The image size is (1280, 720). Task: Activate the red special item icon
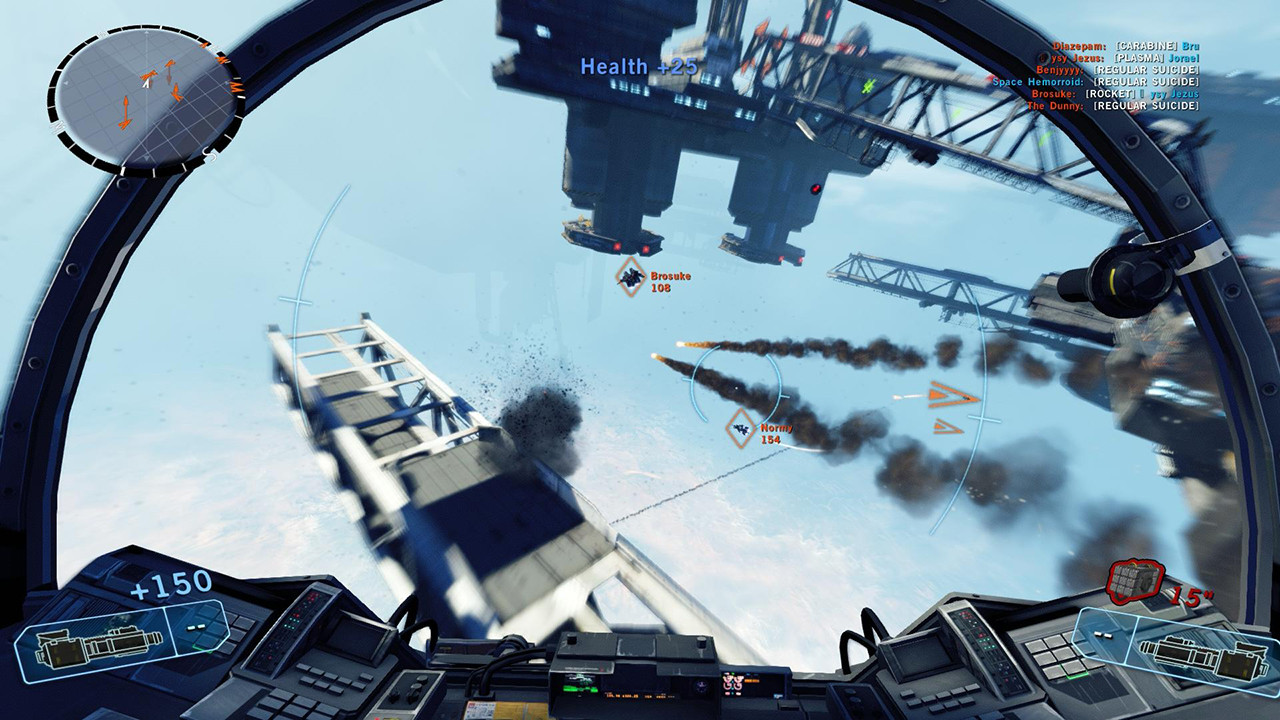coord(1136,578)
